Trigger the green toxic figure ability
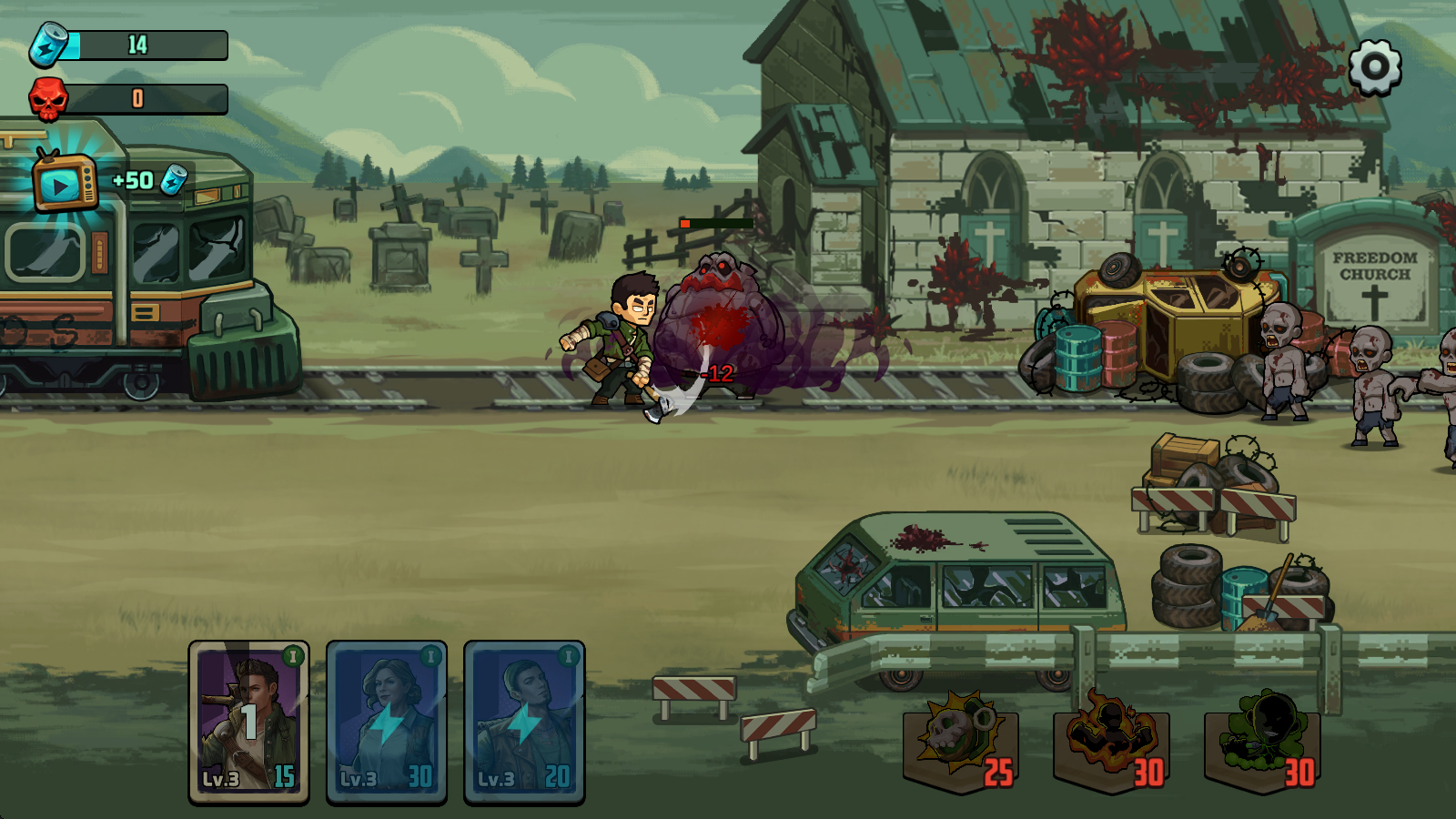This screenshot has height=819, width=1456. [x=1262, y=740]
